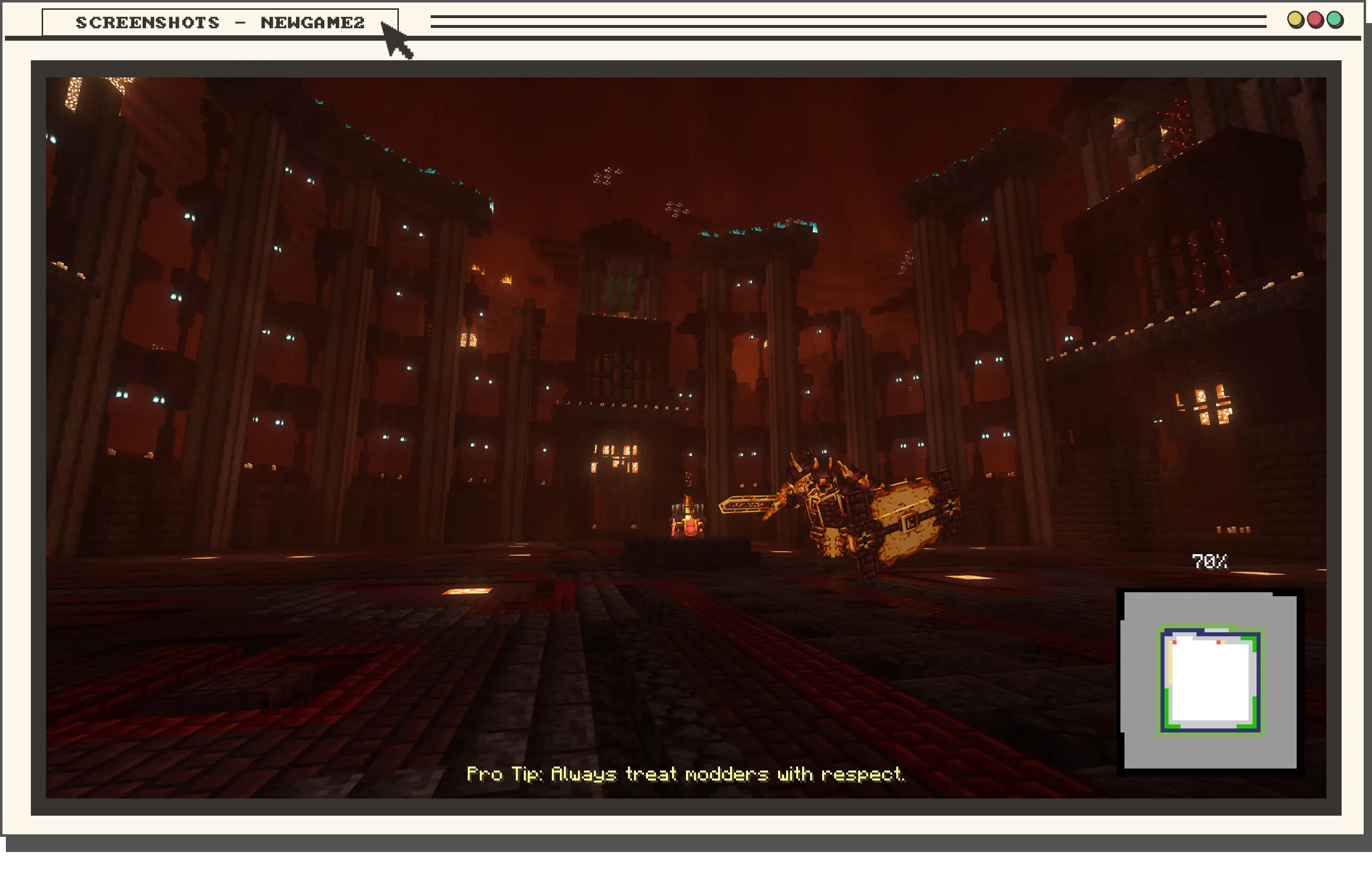Click the hanging green vines in the central tower

[621, 291]
